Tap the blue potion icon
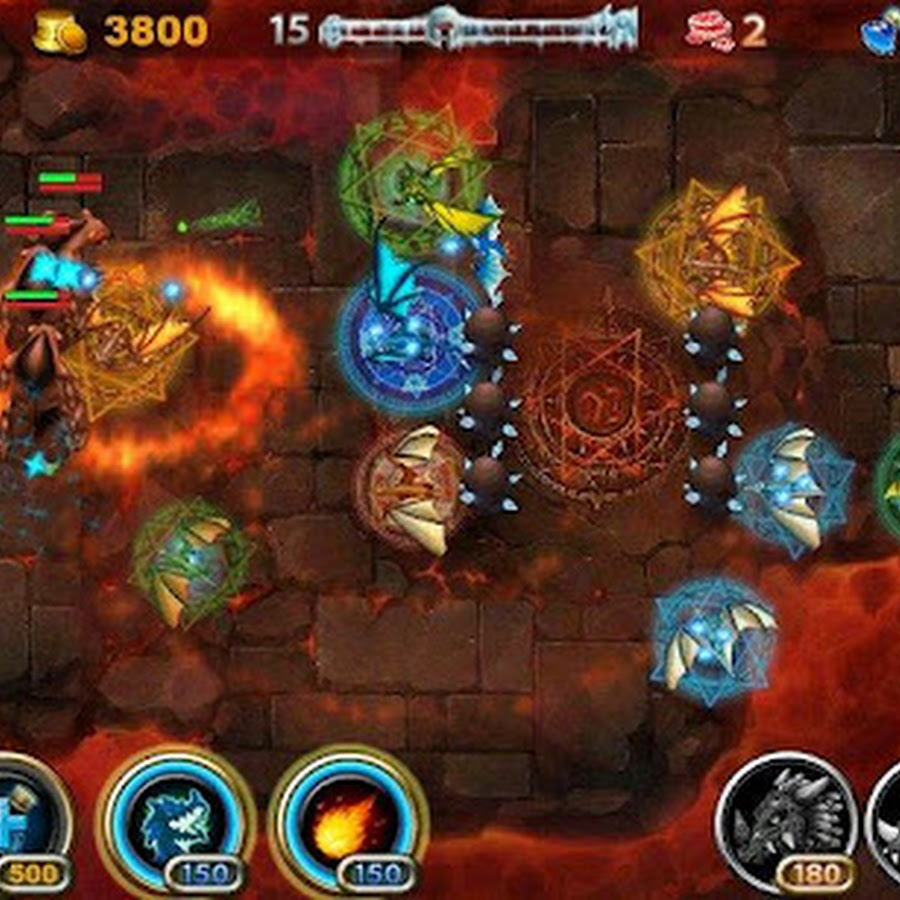 coord(880,32)
